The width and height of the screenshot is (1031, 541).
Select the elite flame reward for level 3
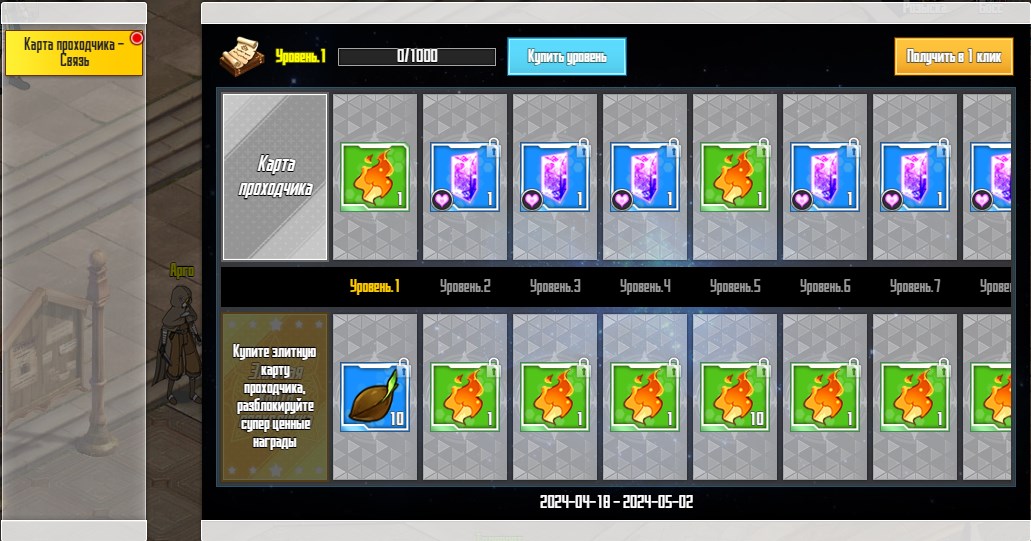coord(555,396)
